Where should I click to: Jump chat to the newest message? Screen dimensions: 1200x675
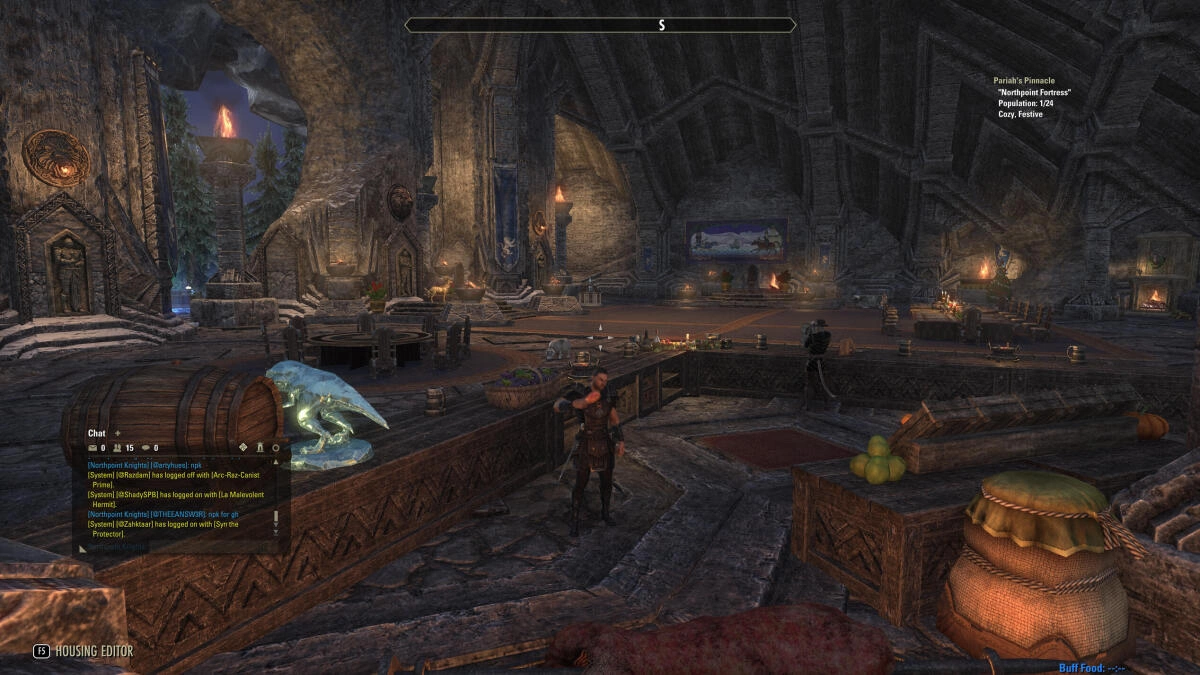276,533
